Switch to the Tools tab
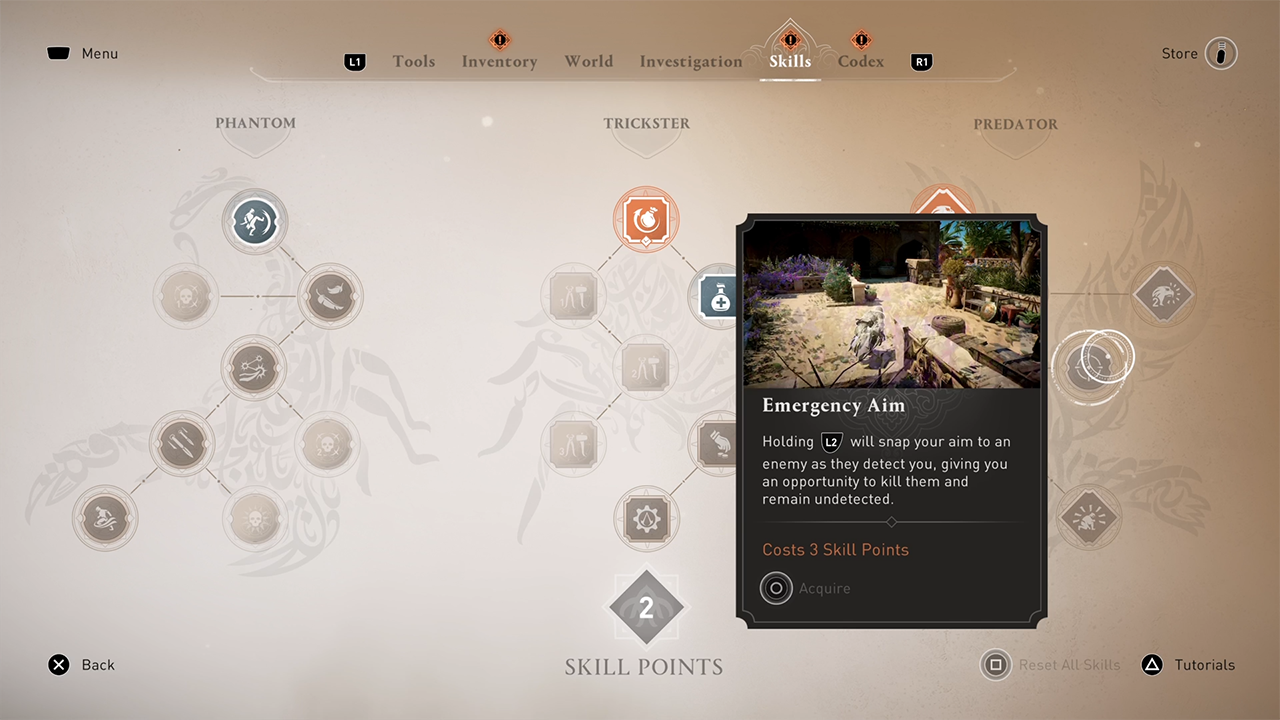1280x720 pixels. (x=413, y=62)
